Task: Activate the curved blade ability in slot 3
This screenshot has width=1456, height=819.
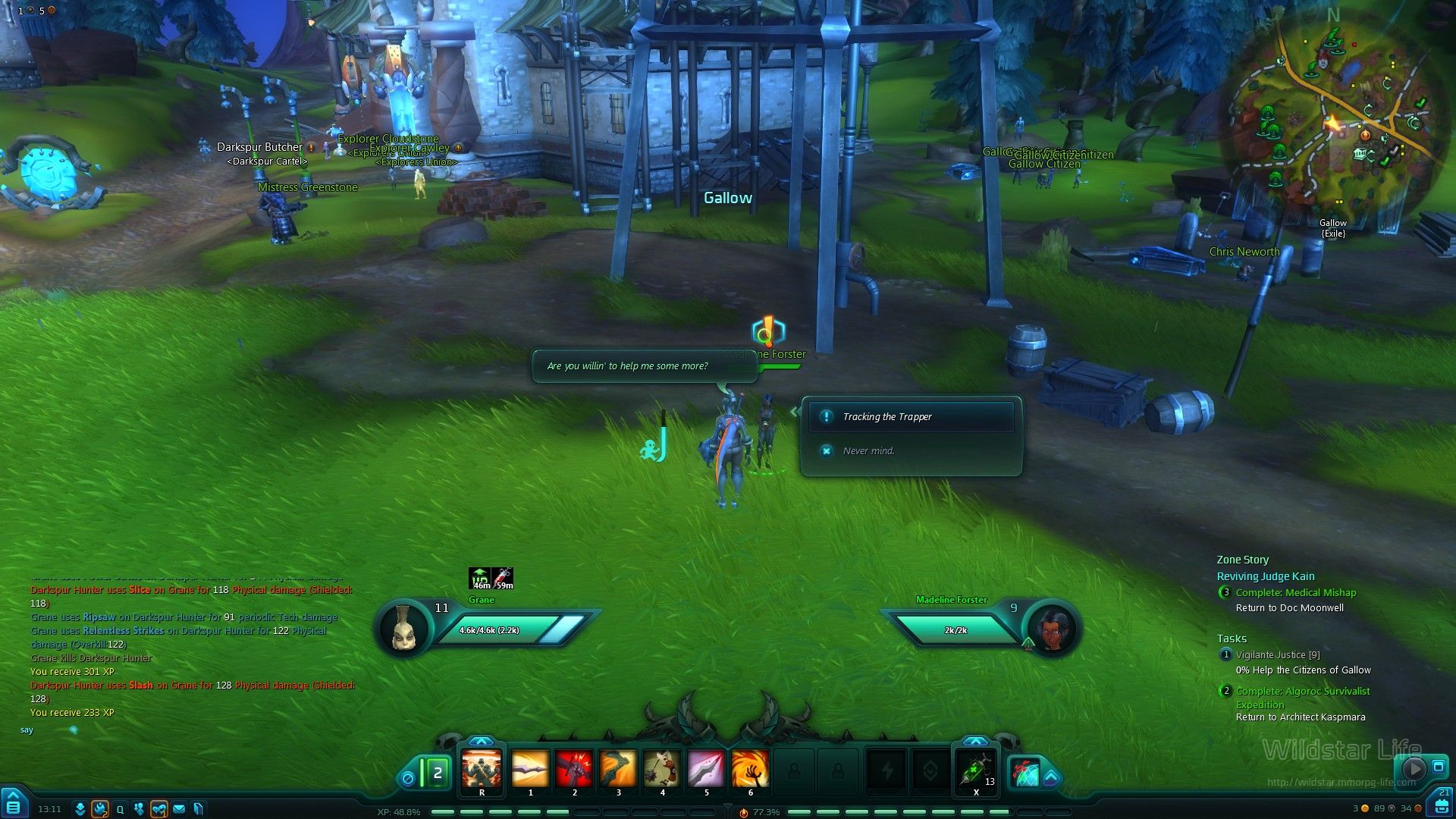Action: (x=618, y=770)
